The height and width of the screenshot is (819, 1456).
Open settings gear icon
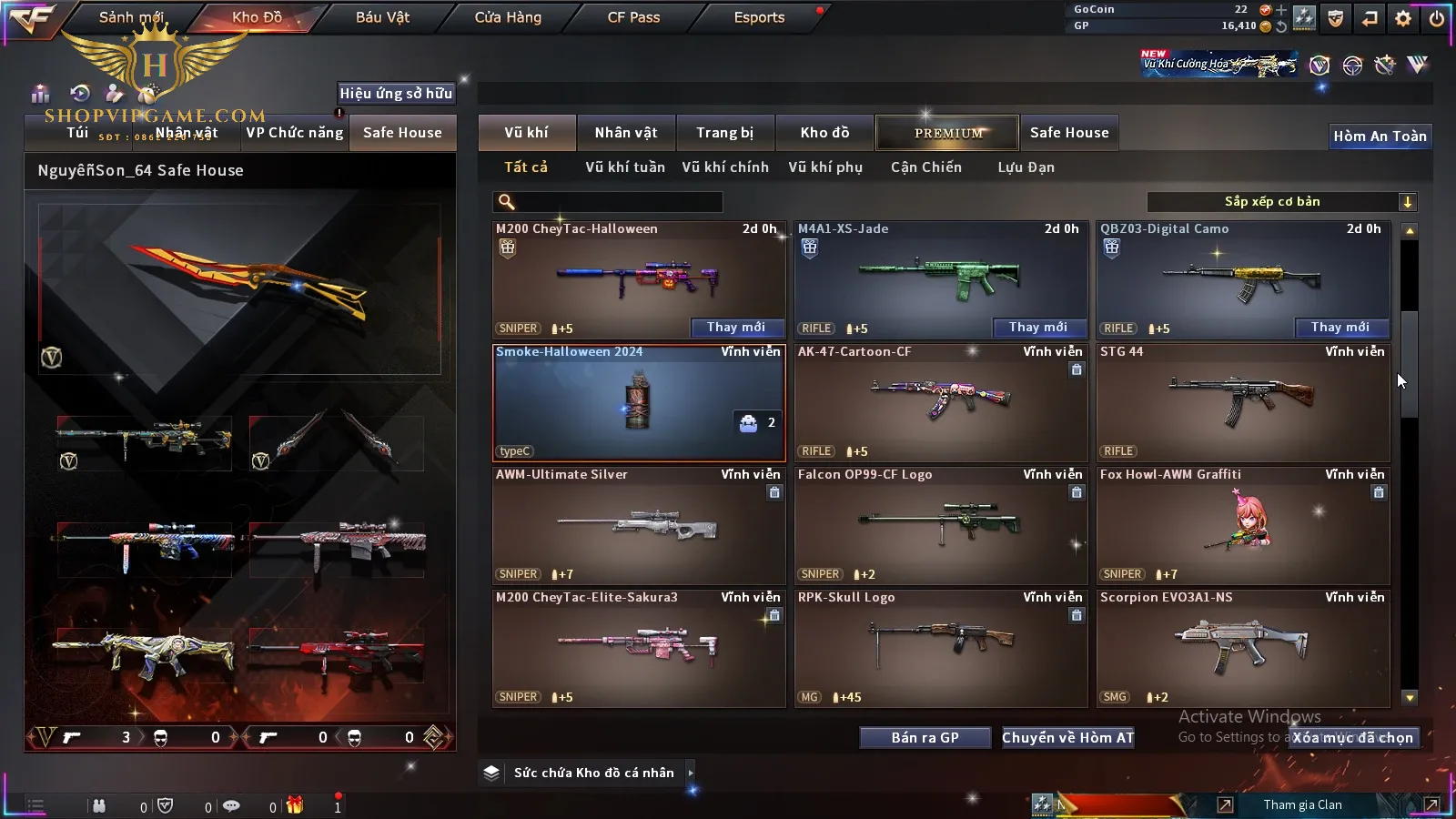(x=1403, y=18)
